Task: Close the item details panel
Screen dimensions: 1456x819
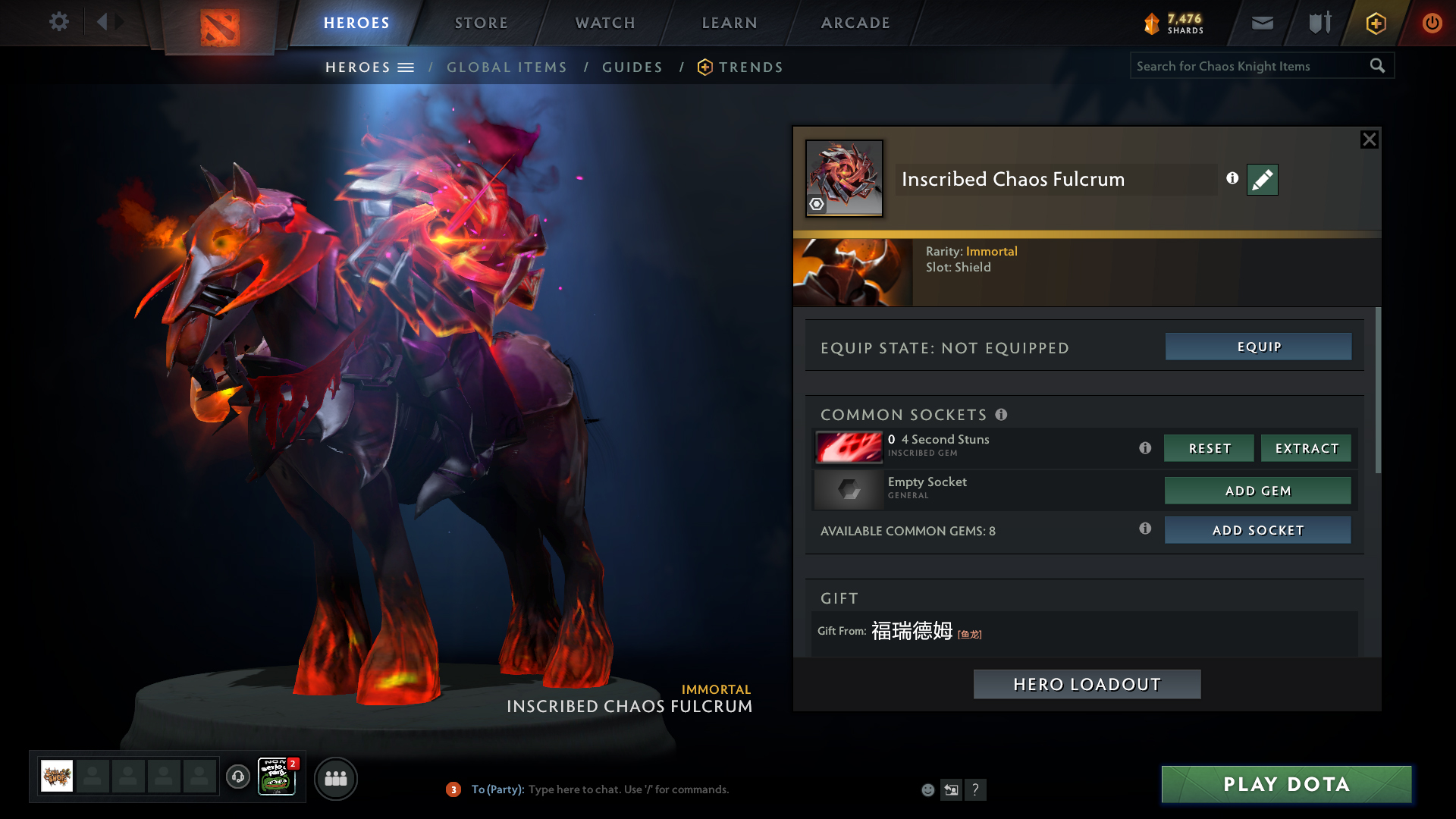Action: coord(1369,140)
